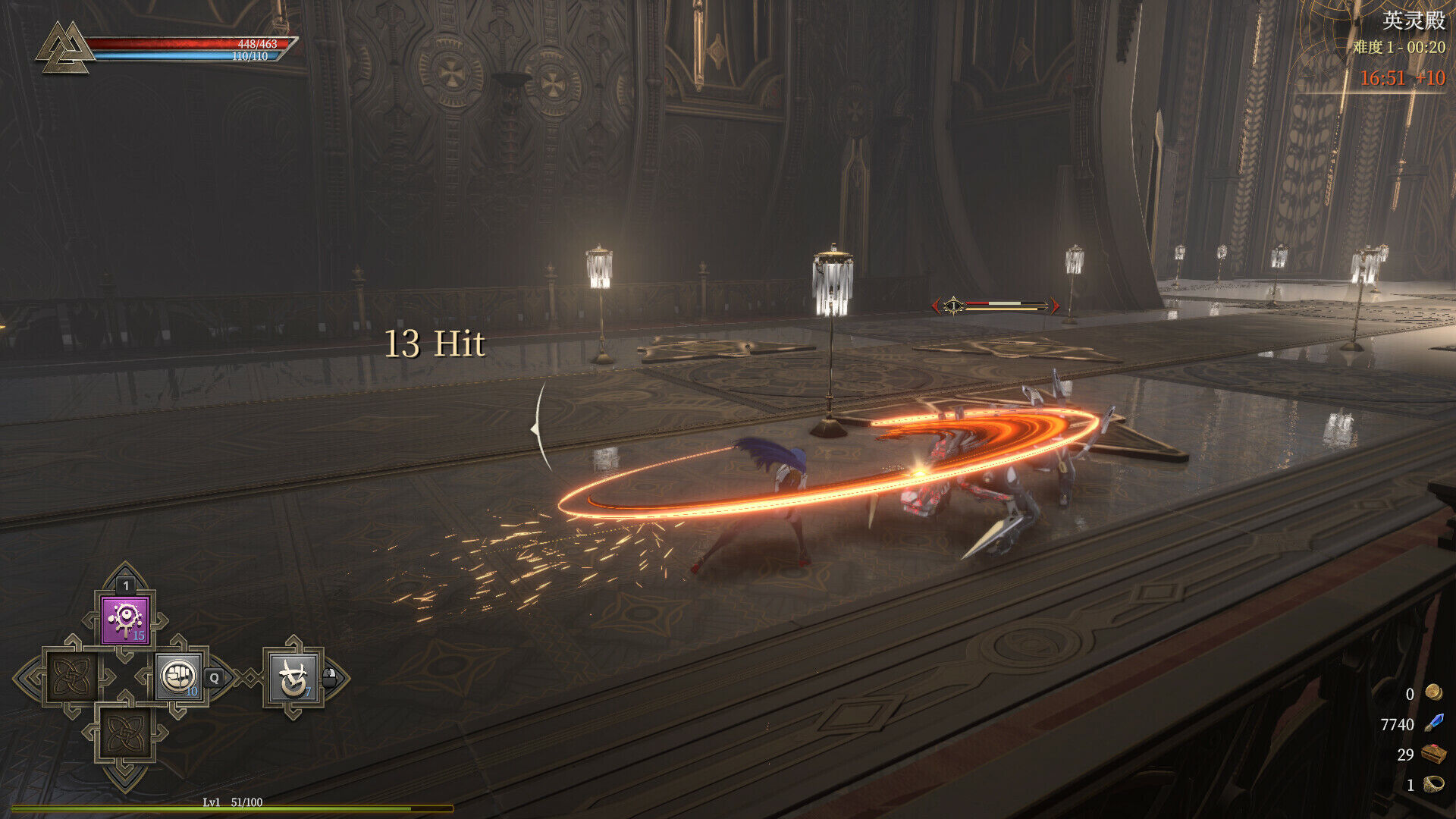
Task: Click the triangular knot emblem beside health bar
Action: coord(64,47)
